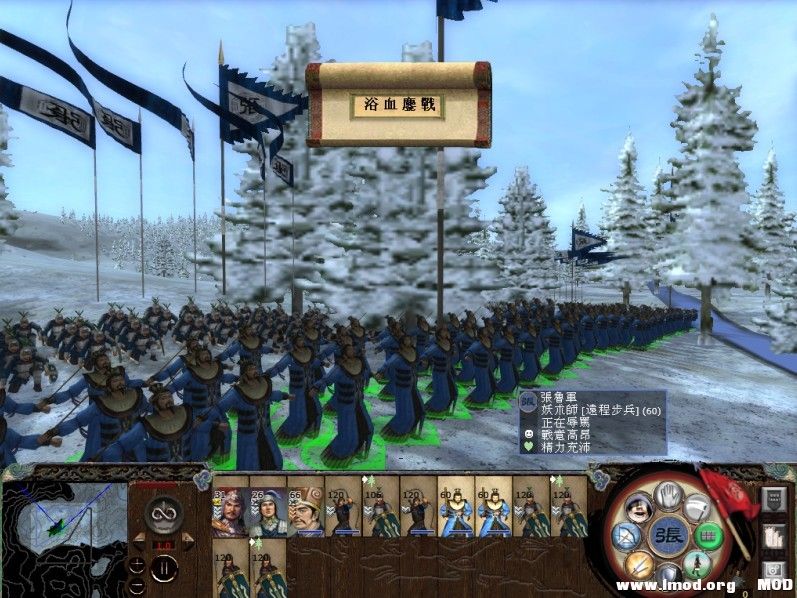Select the helmeted general card numbered 26

(266, 511)
